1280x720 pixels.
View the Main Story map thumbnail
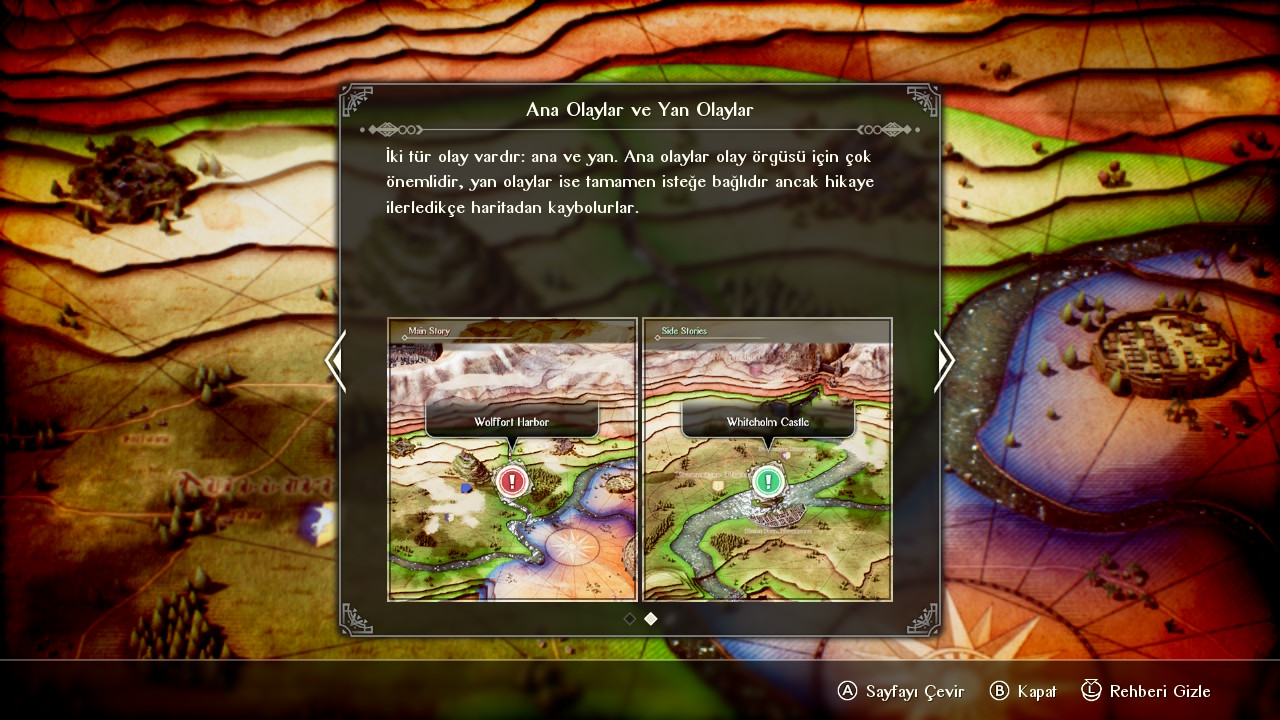click(512, 460)
